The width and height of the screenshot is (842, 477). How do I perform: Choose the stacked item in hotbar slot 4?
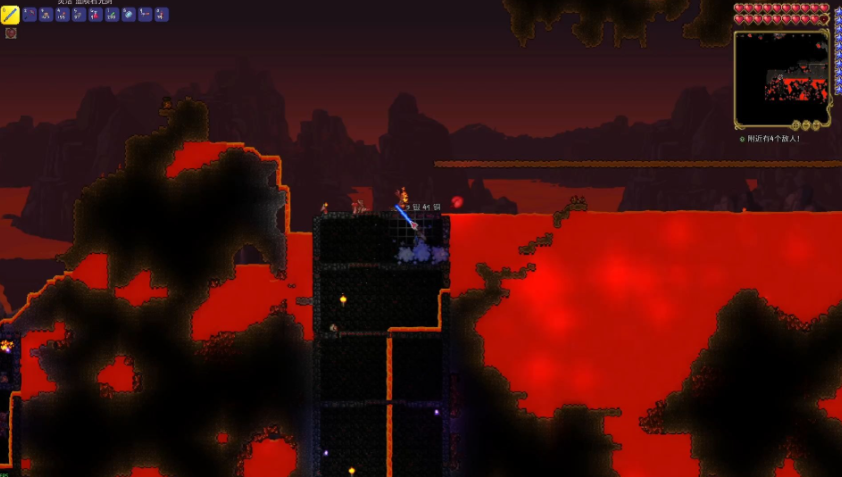62,15
